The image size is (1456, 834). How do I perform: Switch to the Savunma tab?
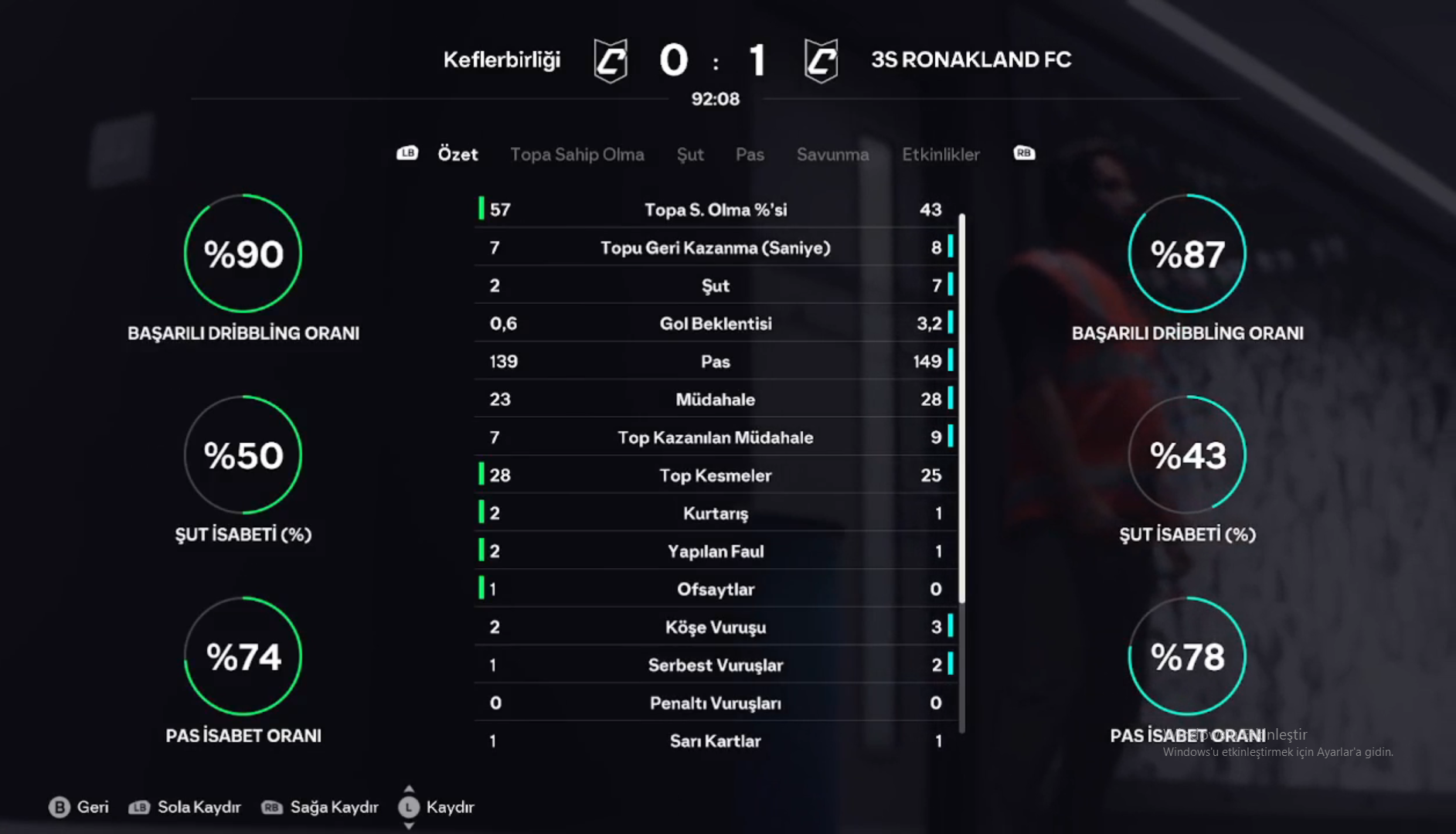click(832, 155)
